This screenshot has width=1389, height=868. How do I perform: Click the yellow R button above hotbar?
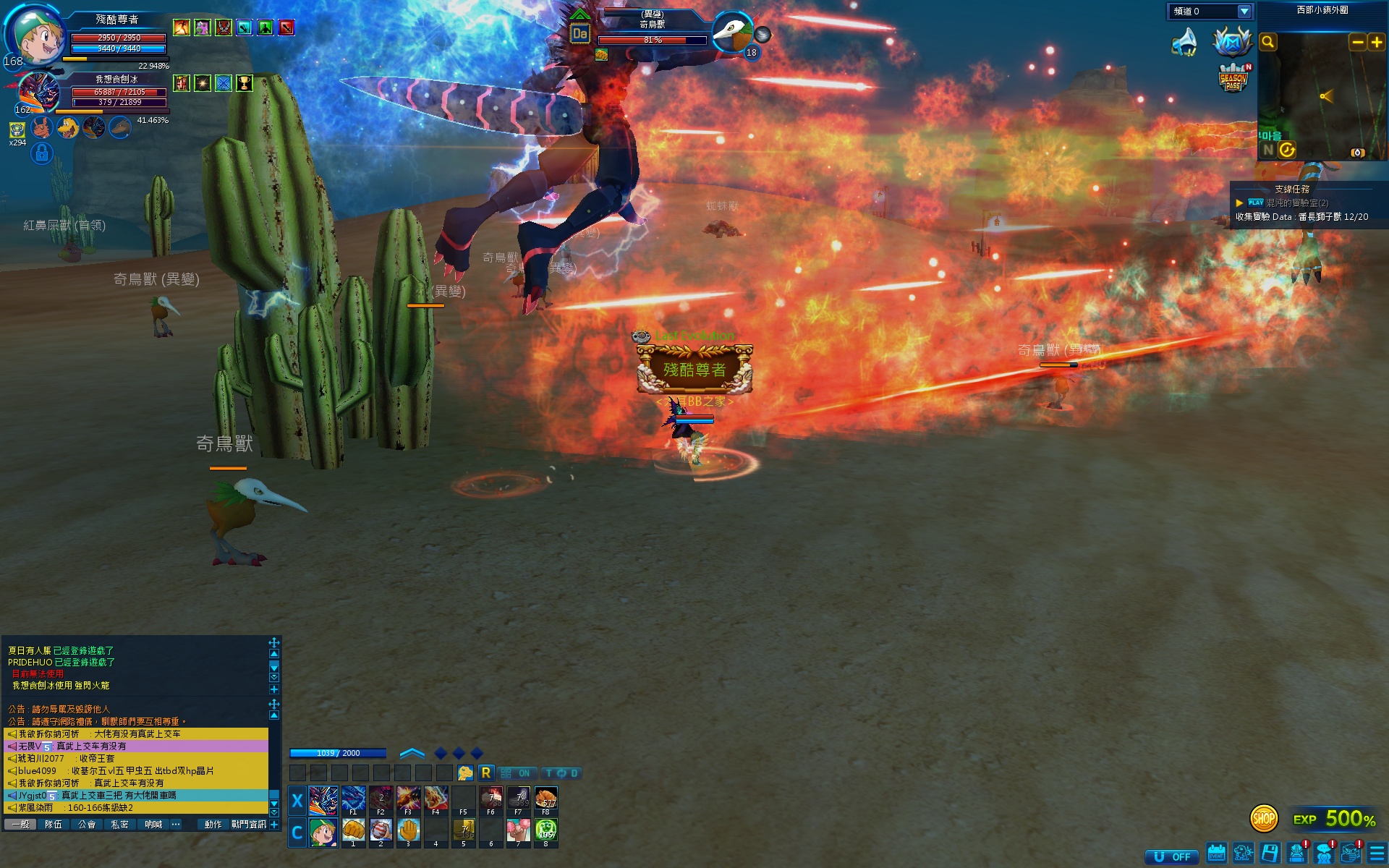[486, 773]
